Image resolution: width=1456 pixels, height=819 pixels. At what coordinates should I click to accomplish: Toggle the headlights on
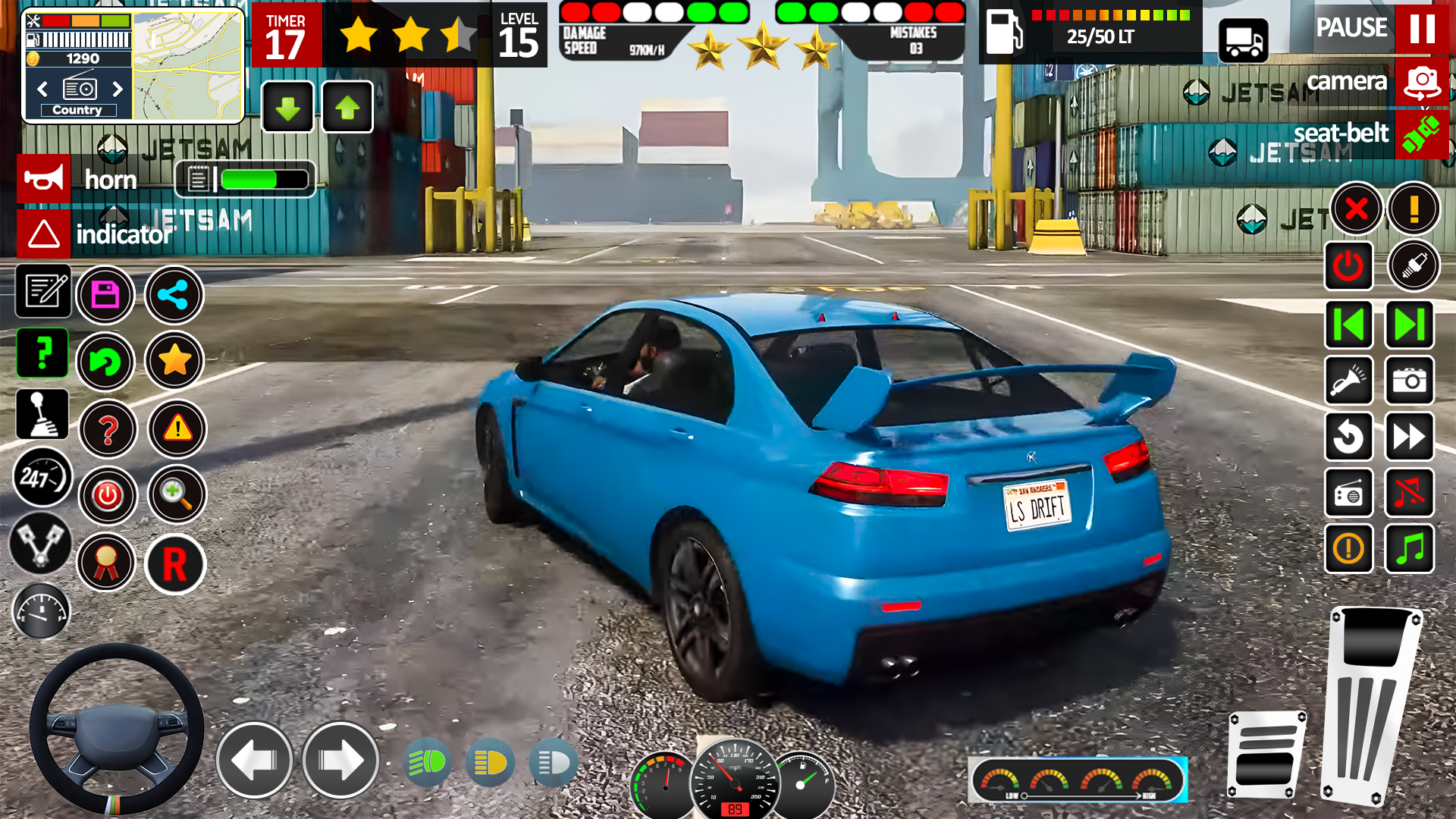pos(427,761)
